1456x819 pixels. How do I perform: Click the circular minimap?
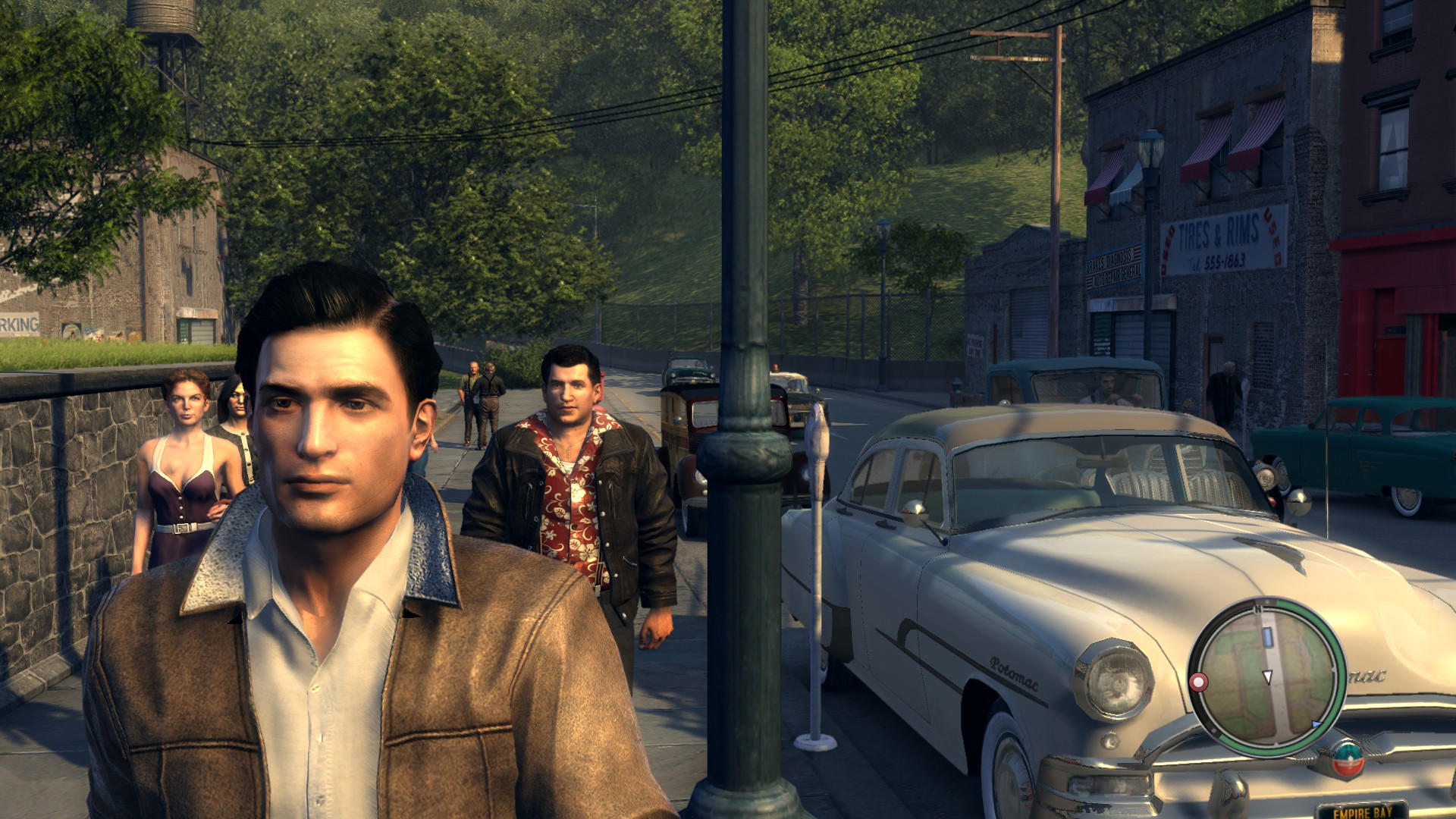[x=1266, y=677]
